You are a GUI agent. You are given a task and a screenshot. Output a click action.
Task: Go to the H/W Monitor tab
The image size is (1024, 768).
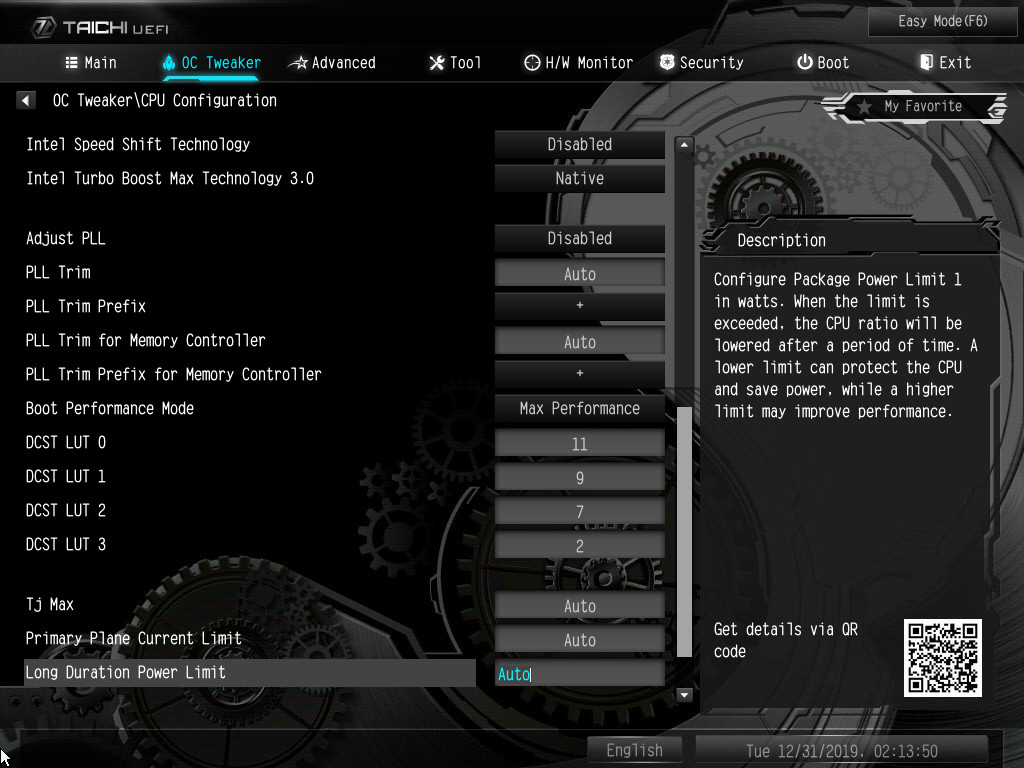tap(578, 62)
